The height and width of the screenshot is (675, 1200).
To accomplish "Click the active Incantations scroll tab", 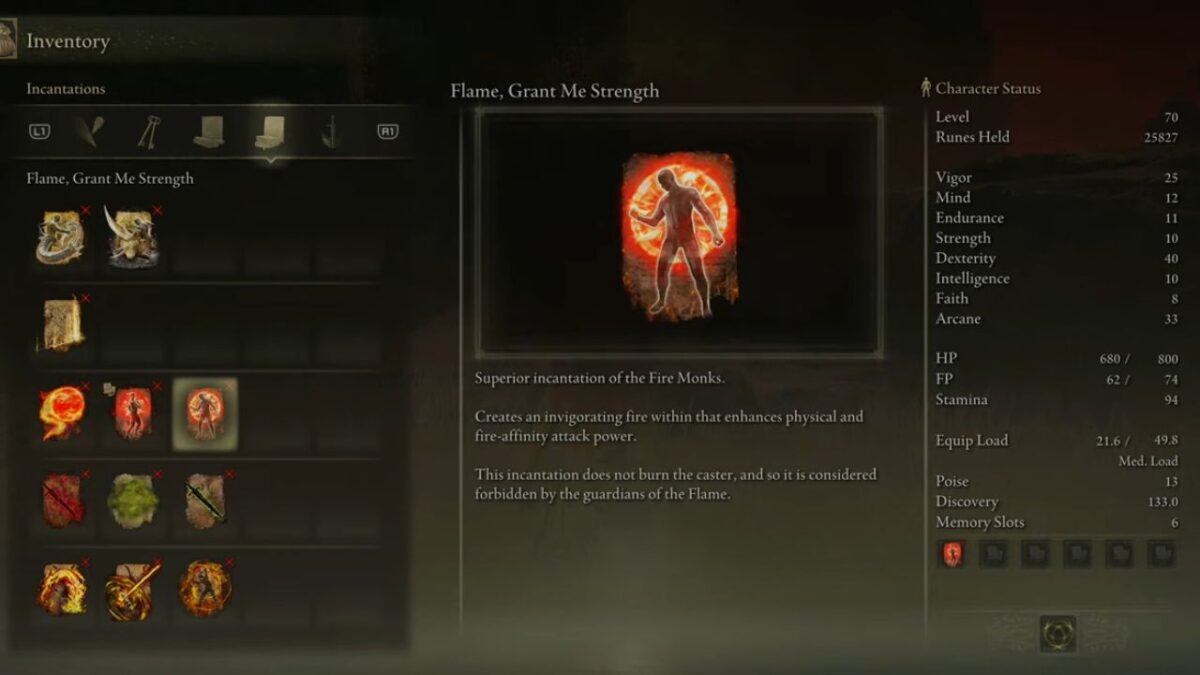I will [x=269, y=131].
